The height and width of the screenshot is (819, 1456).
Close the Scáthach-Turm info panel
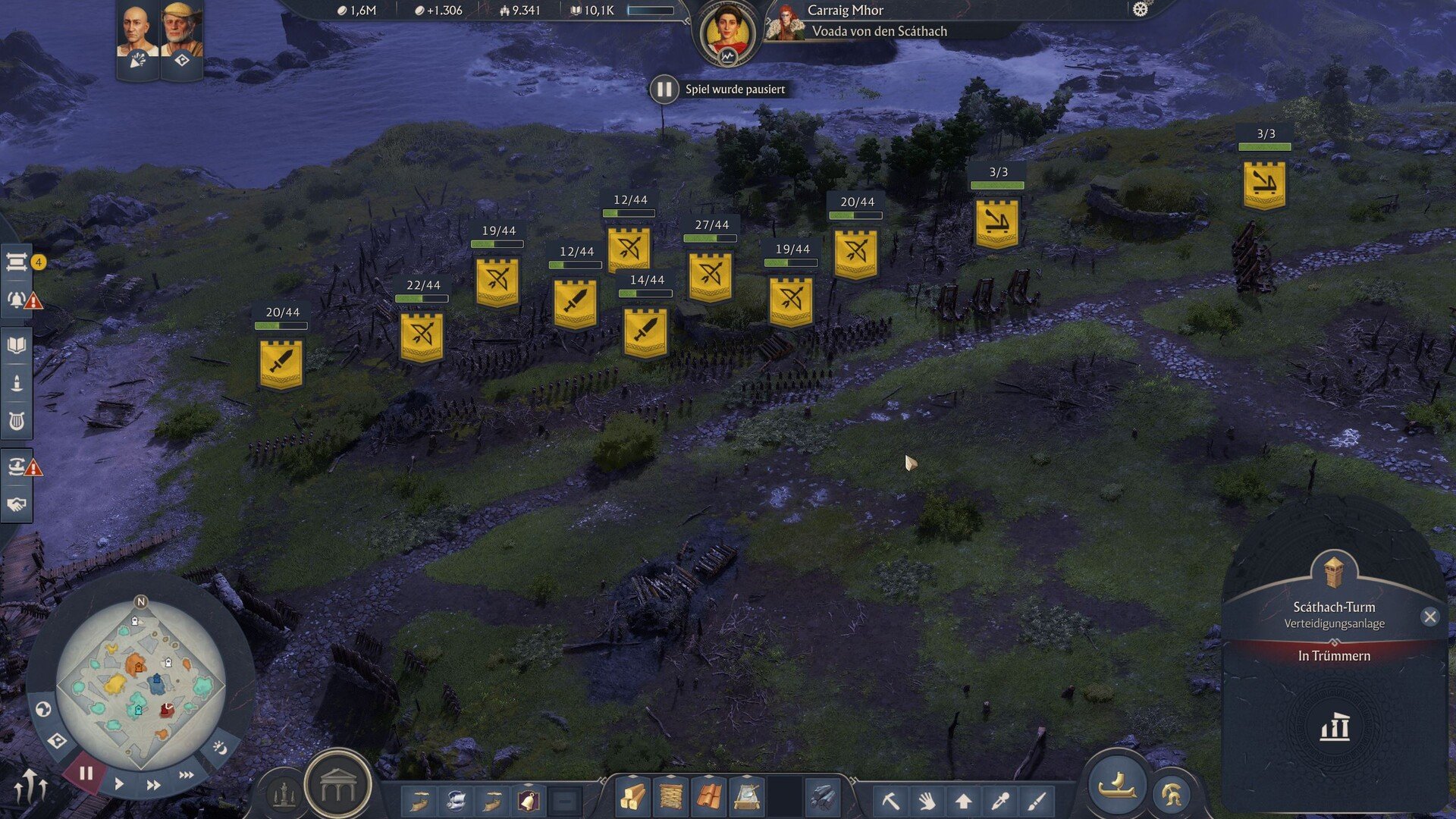tap(1429, 617)
